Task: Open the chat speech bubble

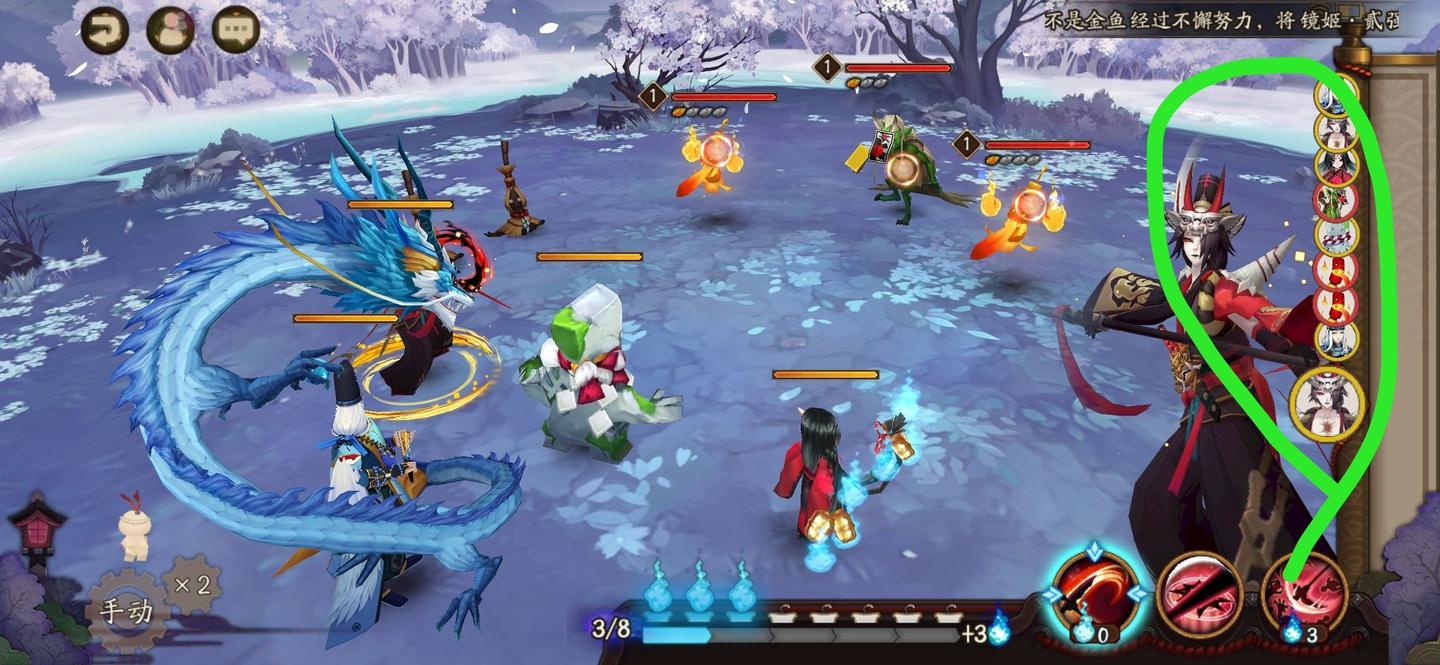Action: click(x=236, y=30)
